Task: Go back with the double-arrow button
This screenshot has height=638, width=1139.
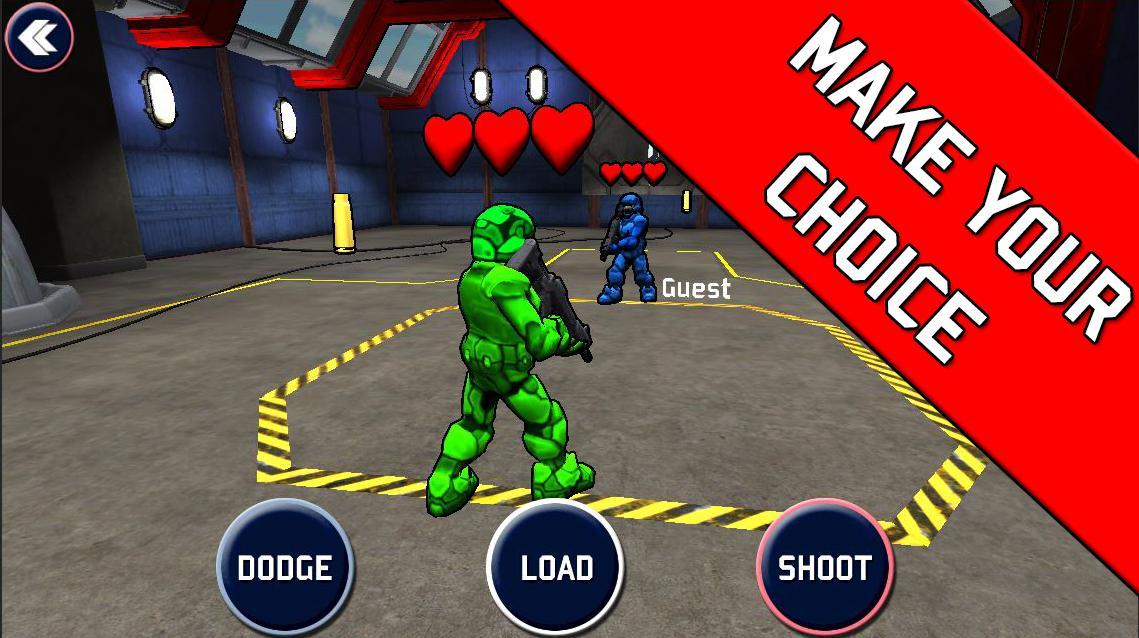Action: (x=39, y=37)
